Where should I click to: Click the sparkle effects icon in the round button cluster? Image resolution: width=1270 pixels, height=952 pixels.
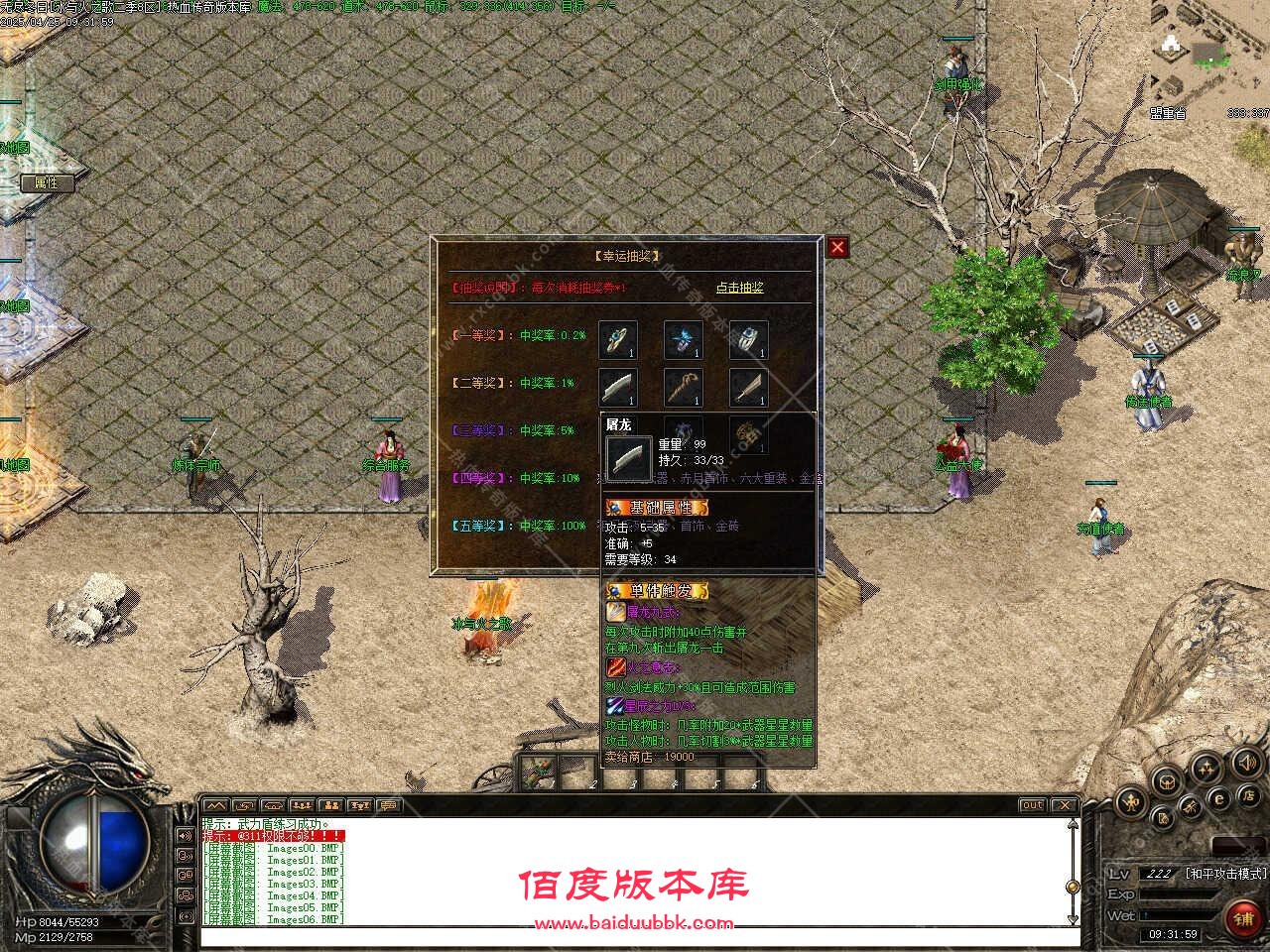click(x=1206, y=769)
